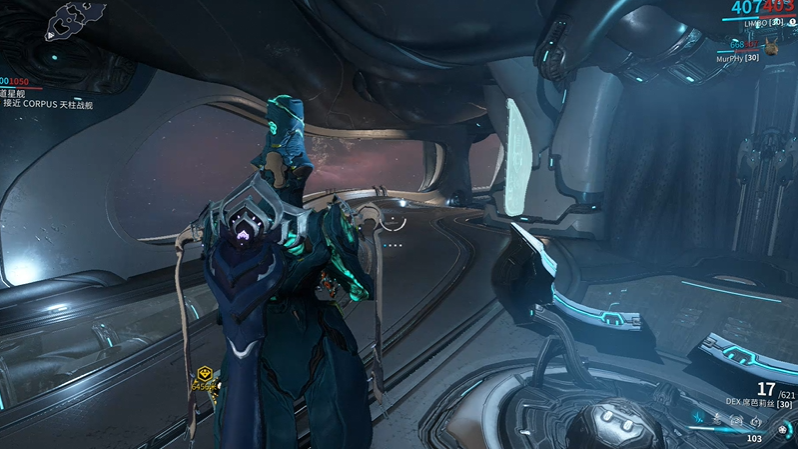The height and width of the screenshot is (449, 798).
Task: Activate the fourth warframe ability icon
Action: click(756, 423)
